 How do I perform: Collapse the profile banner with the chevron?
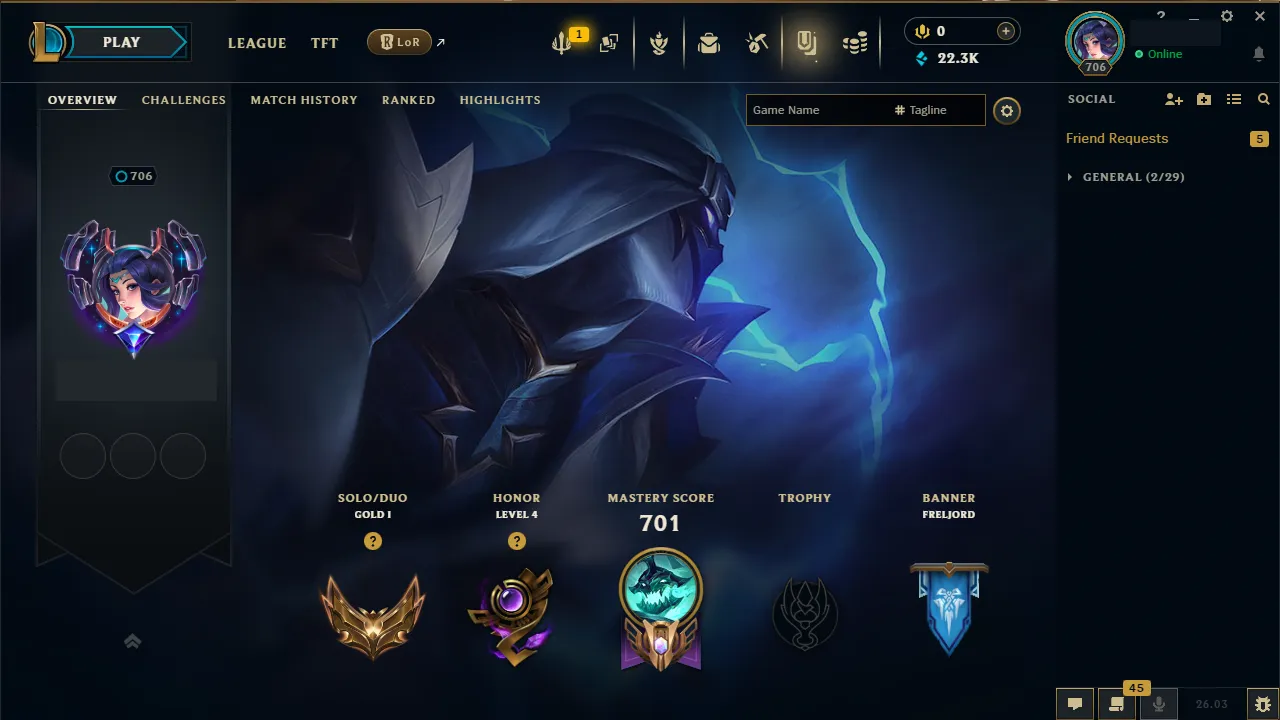pyautogui.click(x=133, y=641)
